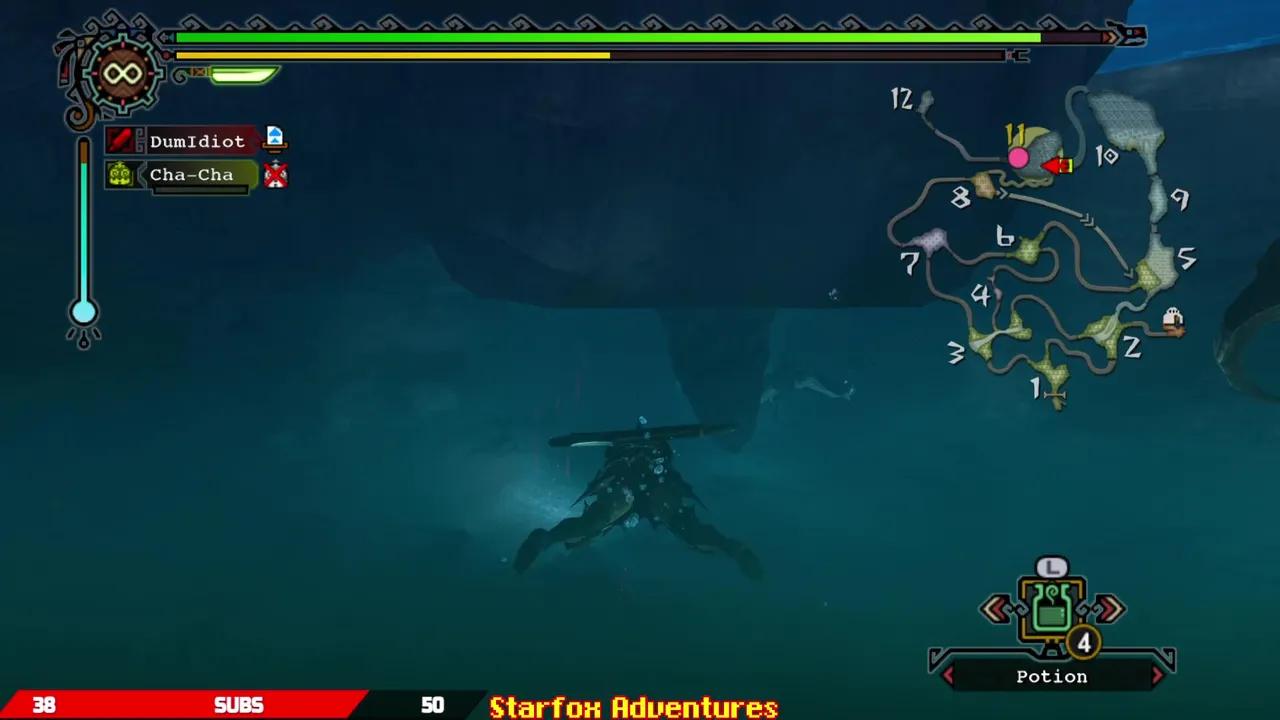Click the Switch Axe weapon icon beside DumIdiot
Screen dimensions: 1280x720
123,140
